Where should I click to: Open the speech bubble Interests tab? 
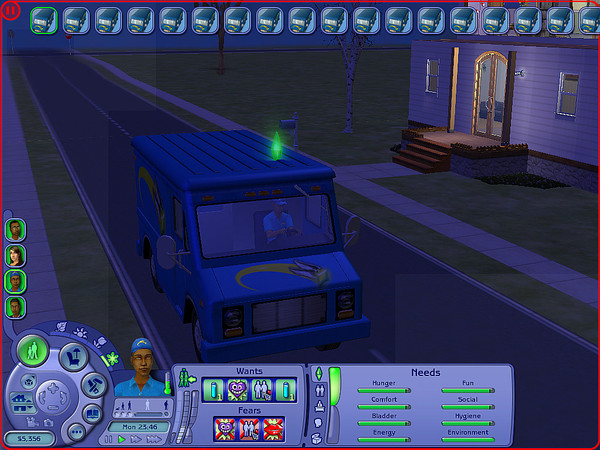click(319, 423)
